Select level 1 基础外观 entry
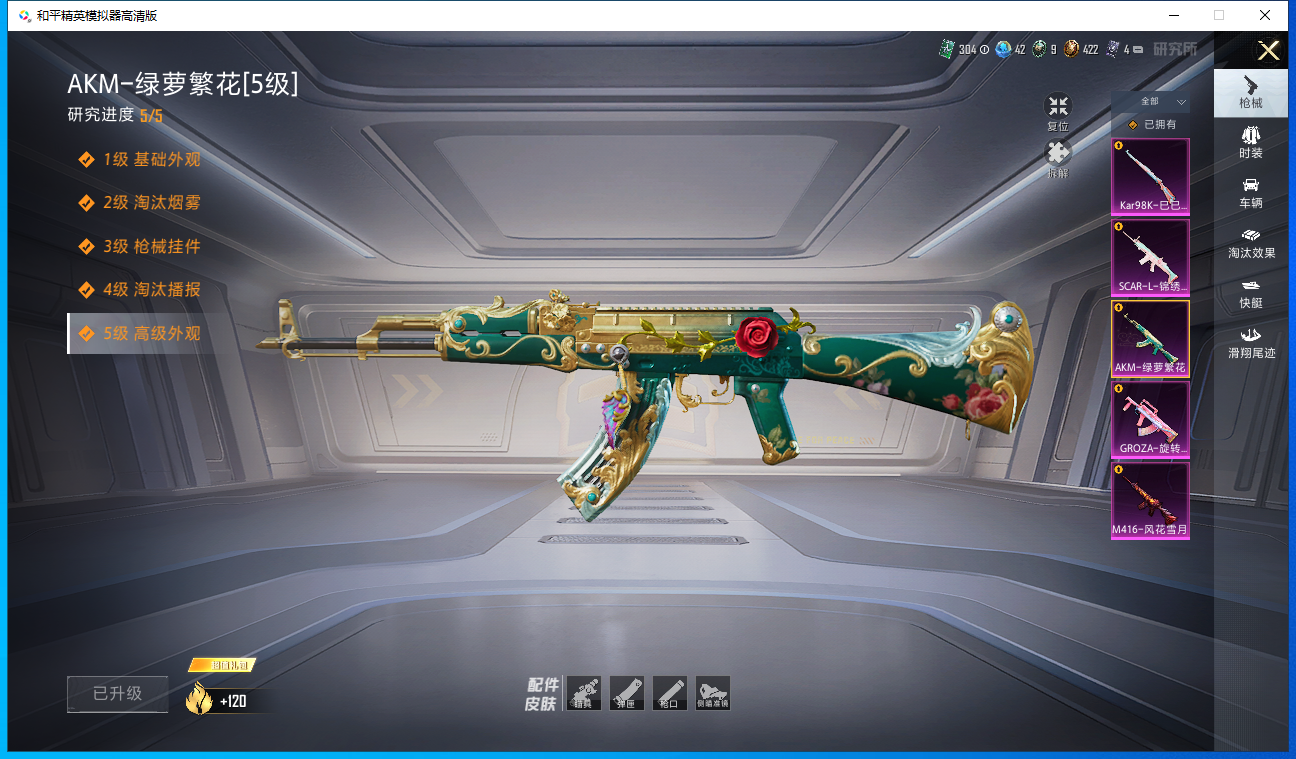The width and height of the screenshot is (1296, 759). 151,160
